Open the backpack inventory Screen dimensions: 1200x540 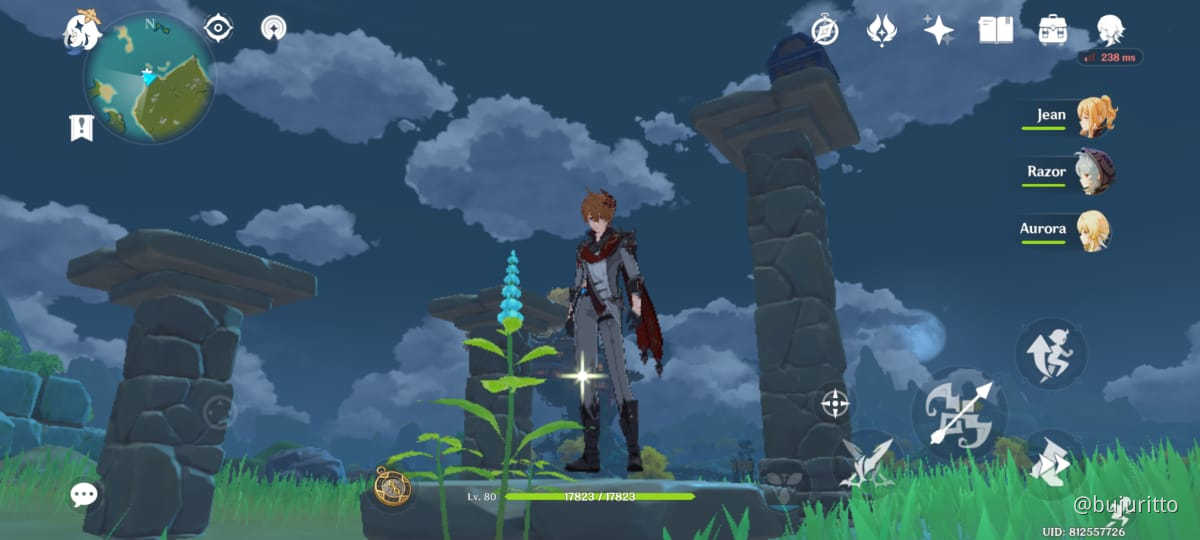(1052, 30)
